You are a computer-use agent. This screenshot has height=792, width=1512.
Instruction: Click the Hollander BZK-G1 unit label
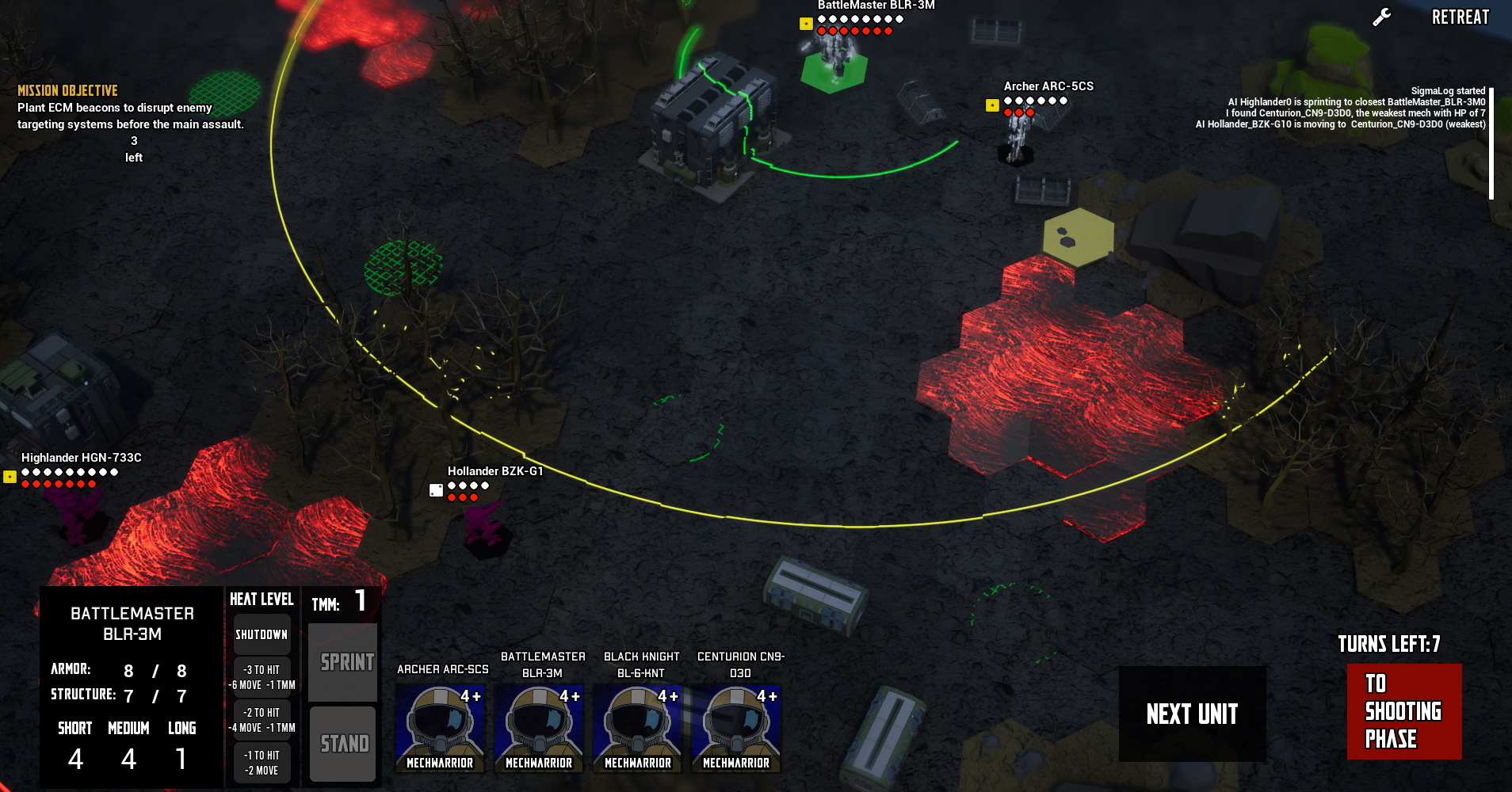[x=495, y=471]
